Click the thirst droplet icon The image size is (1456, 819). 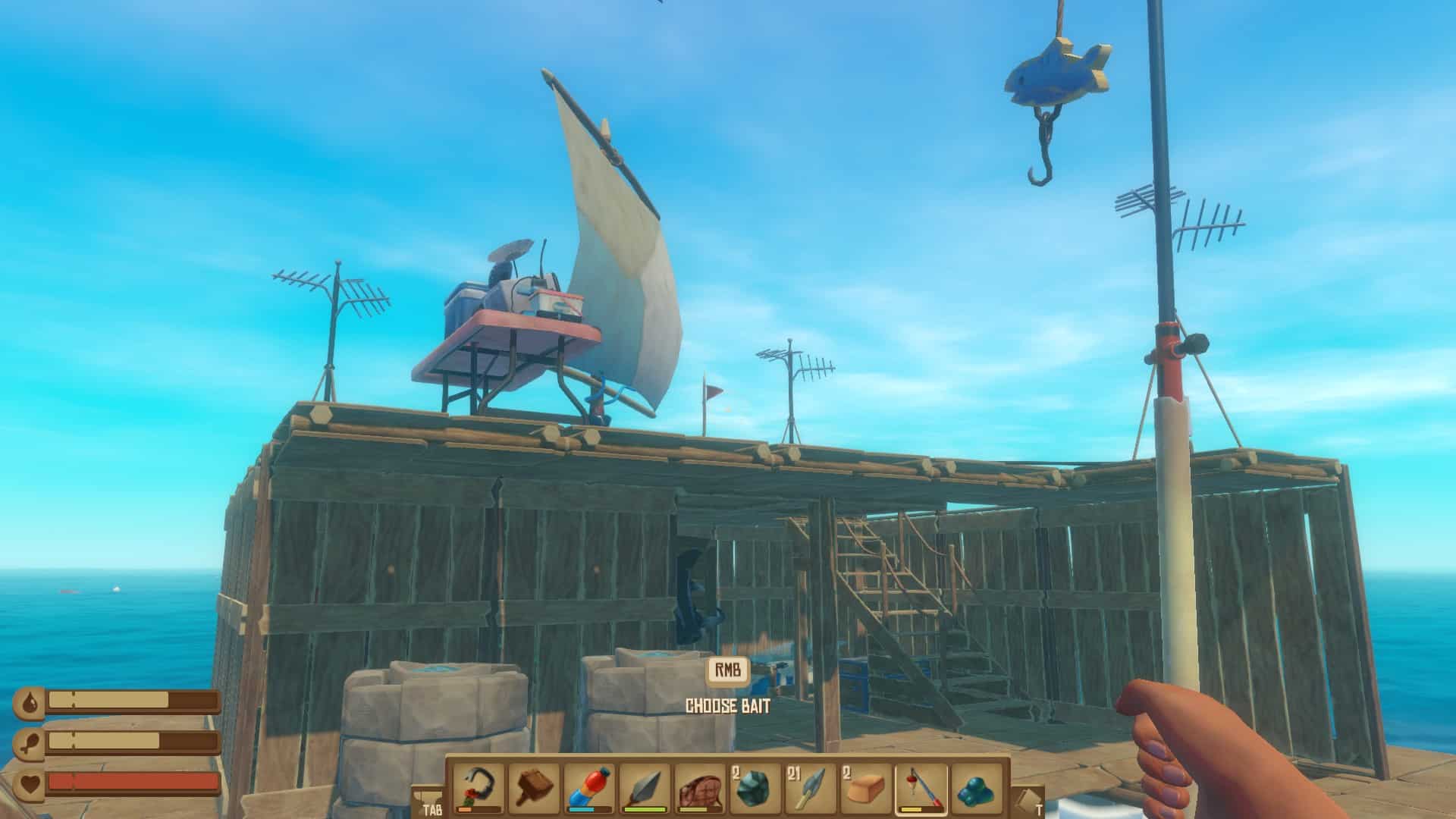pos(30,704)
